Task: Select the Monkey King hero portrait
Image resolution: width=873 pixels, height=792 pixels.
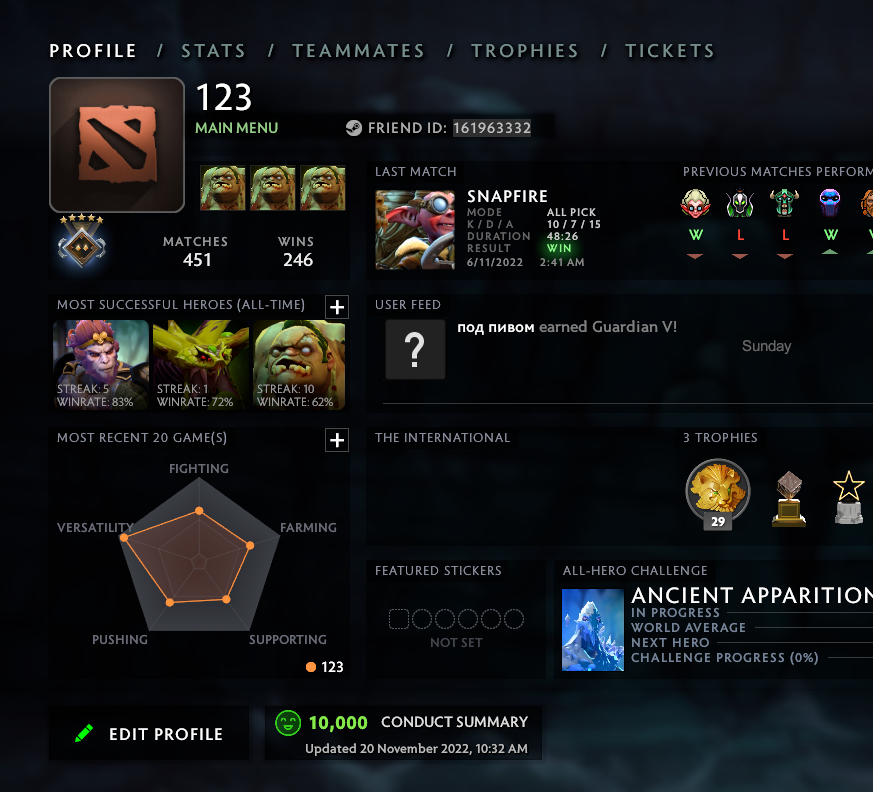Action: coord(101,365)
